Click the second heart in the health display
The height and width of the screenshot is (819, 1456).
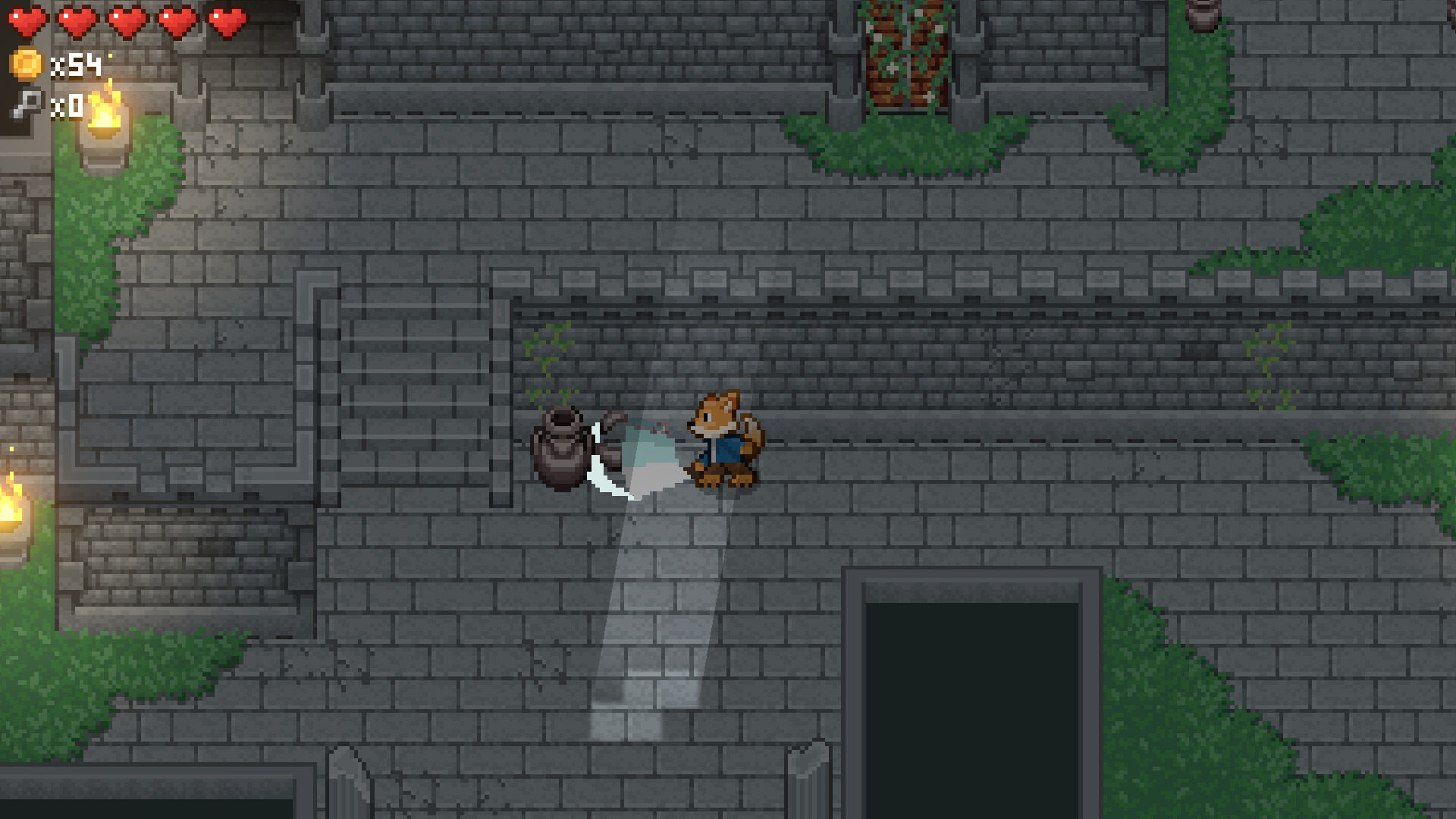[75, 20]
